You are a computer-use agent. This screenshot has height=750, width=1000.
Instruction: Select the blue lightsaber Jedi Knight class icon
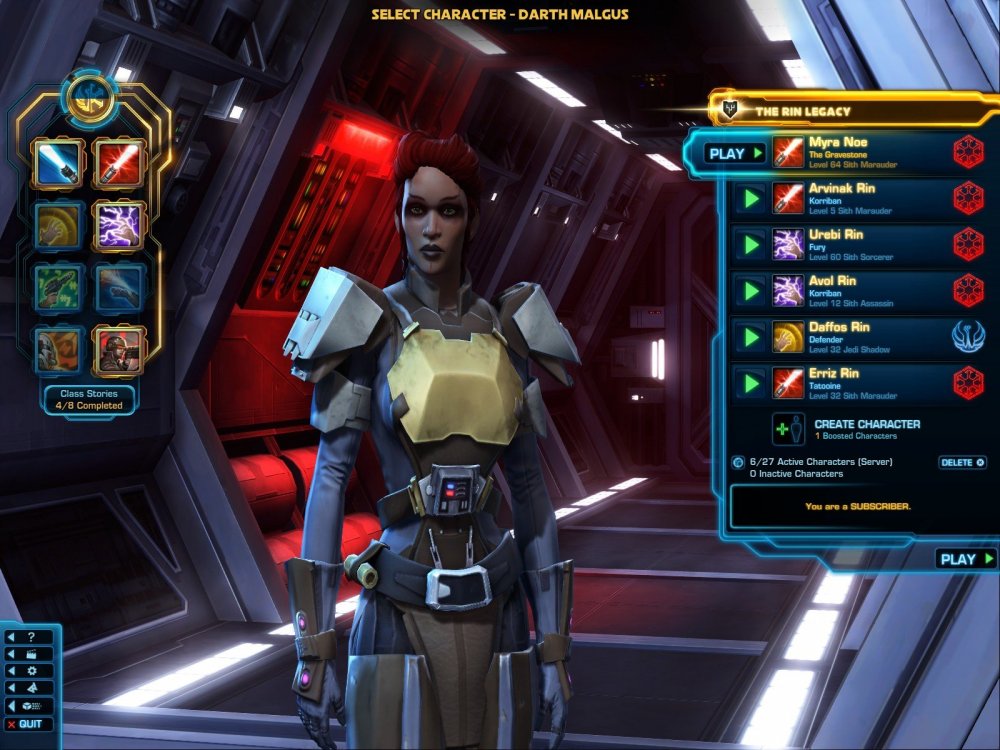[x=57, y=163]
